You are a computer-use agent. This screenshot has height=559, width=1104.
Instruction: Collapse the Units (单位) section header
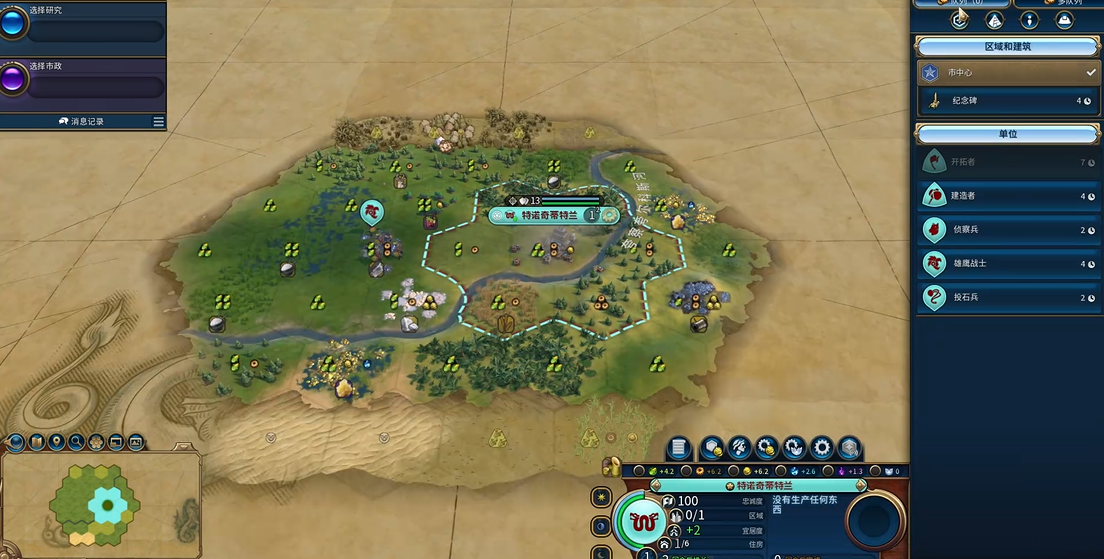click(x=1007, y=134)
